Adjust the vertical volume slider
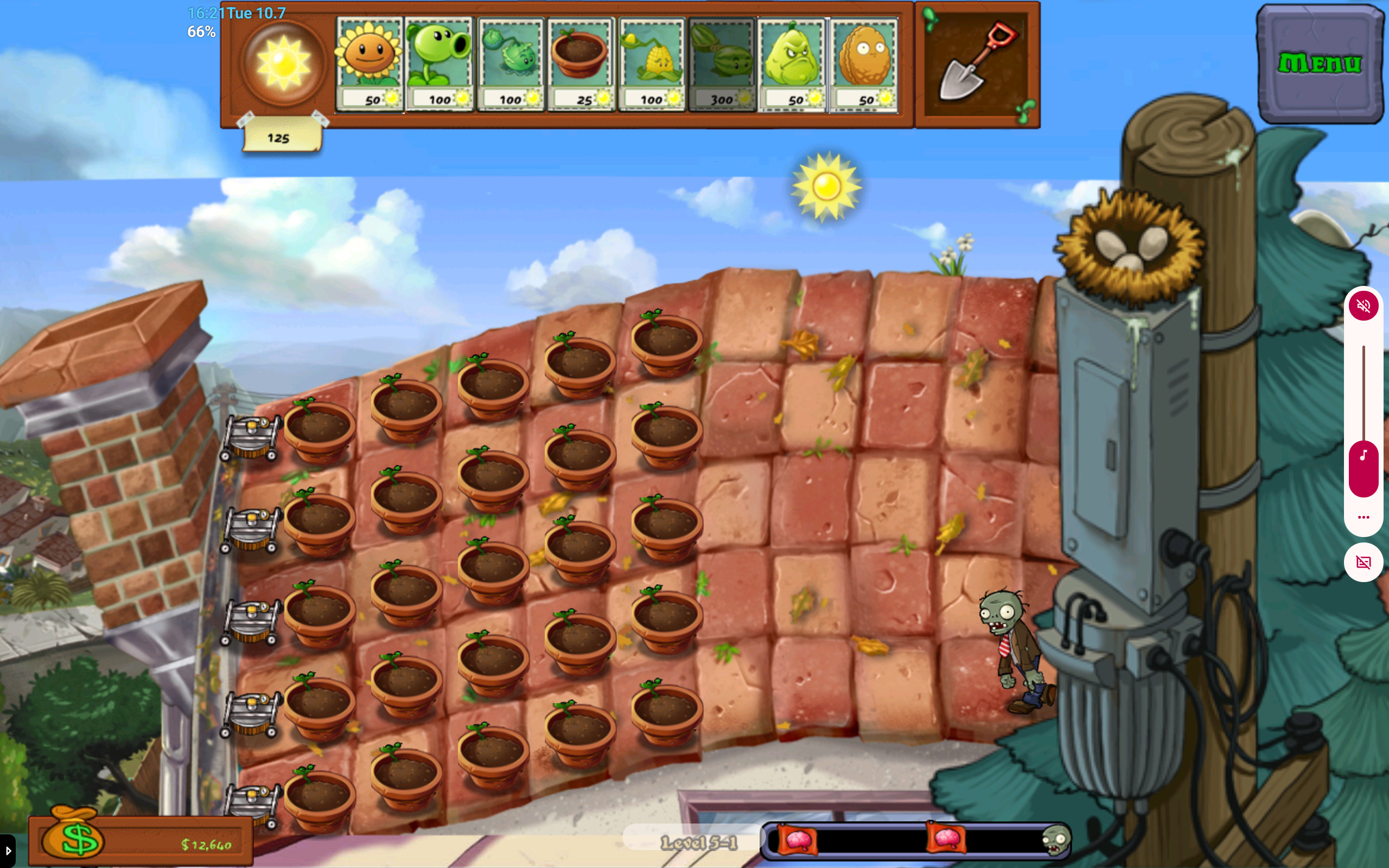Image resolution: width=1389 pixels, height=868 pixels. 1365,391
